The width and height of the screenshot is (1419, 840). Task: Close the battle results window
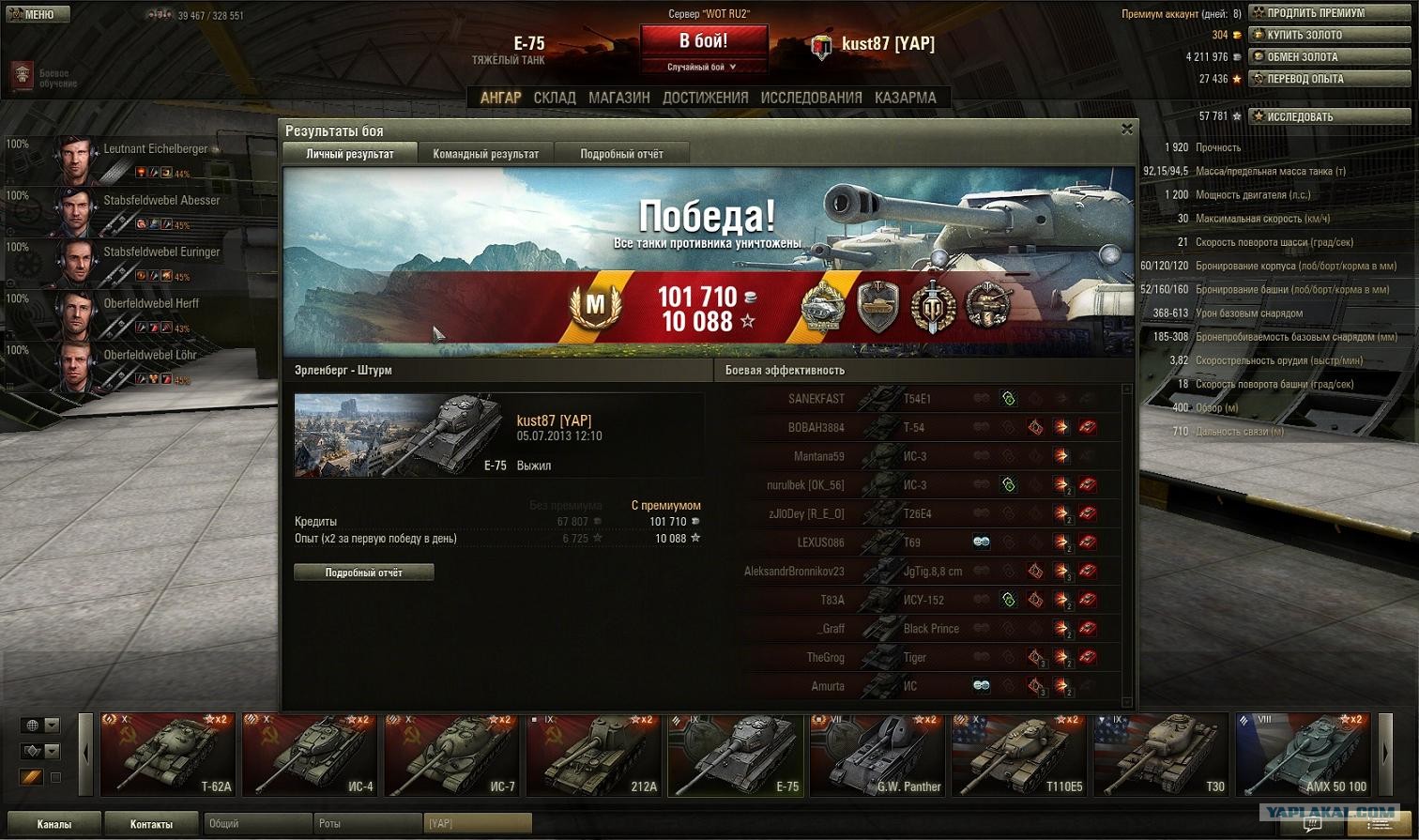pyautogui.click(x=1126, y=130)
